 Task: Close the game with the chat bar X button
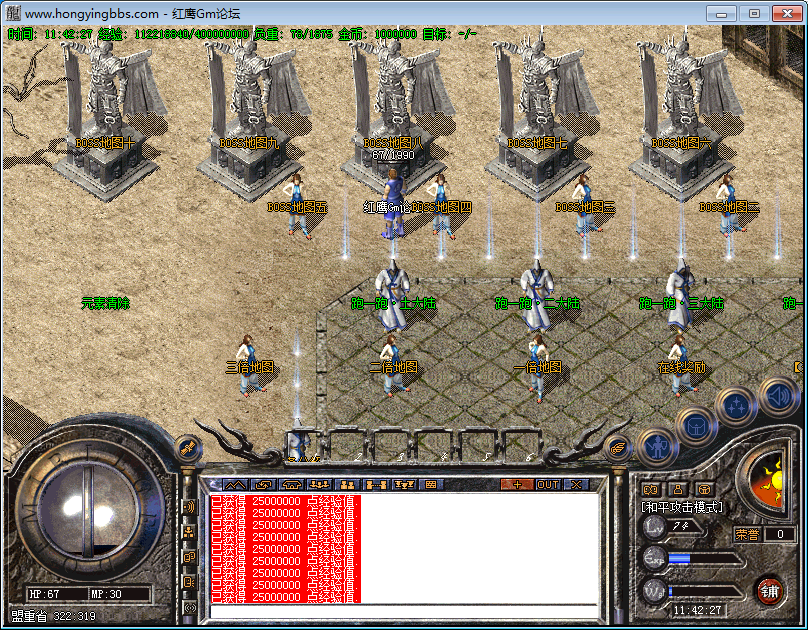[577, 484]
